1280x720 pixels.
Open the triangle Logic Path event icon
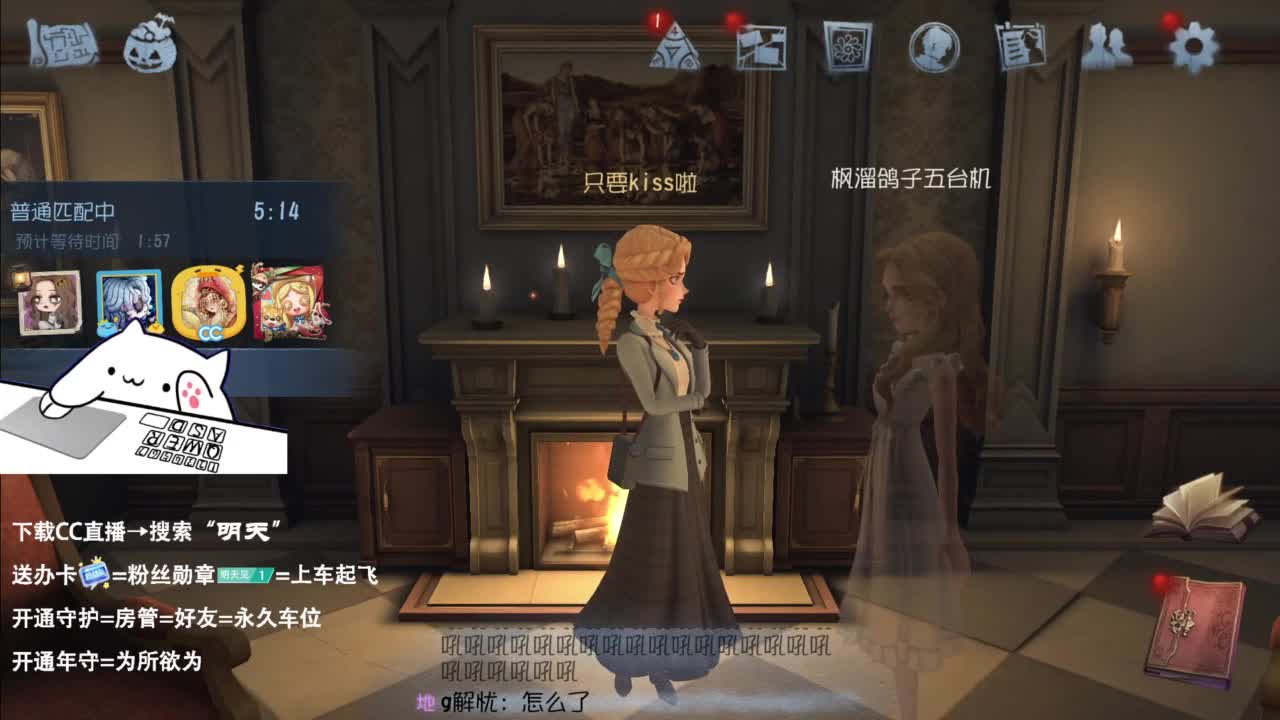tap(676, 47)
